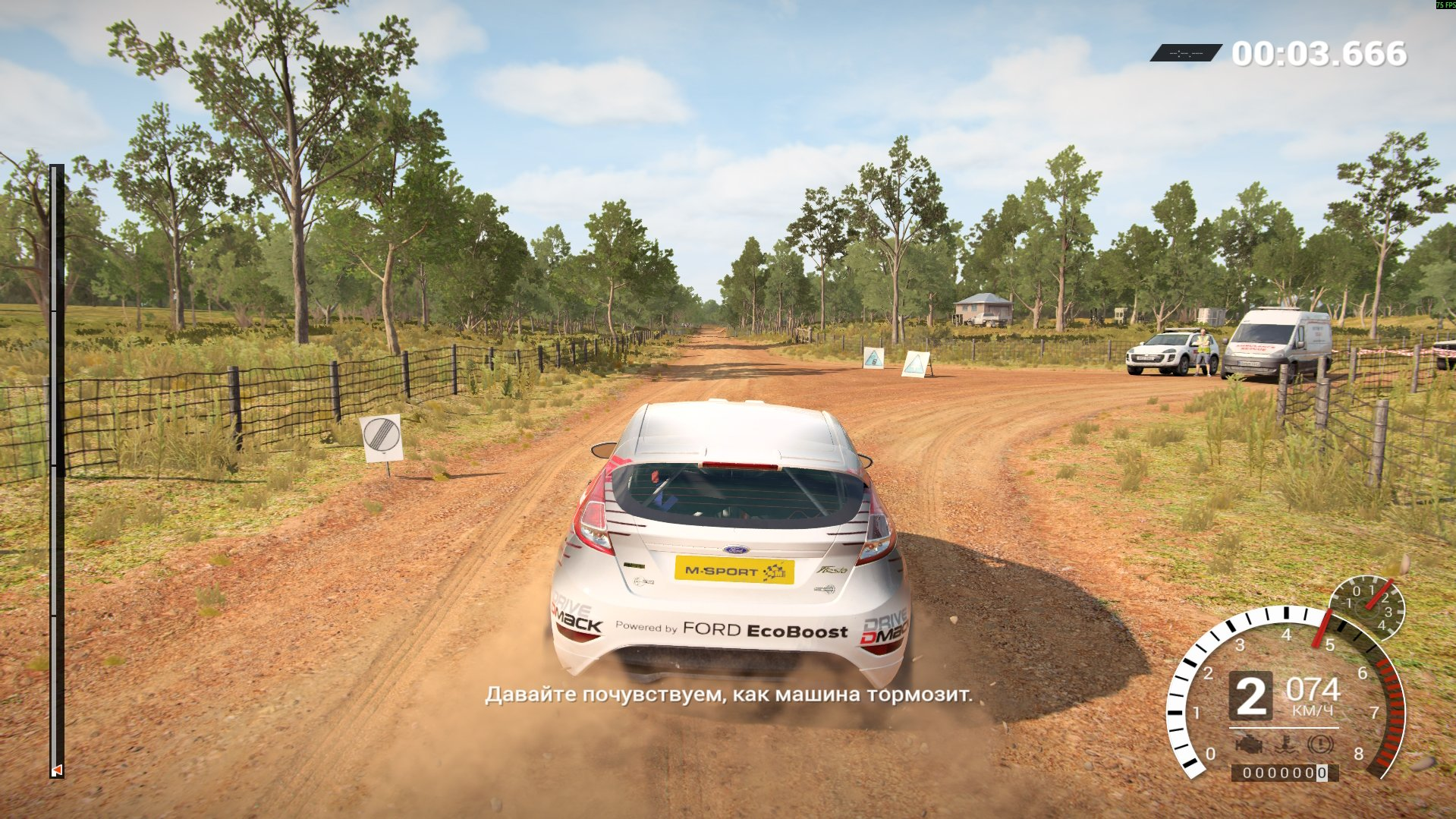The height and width of the screenshot is (819, 1456).
Task: Select the coolant temperature icon in the gauge
Action: (x=1285, y=744)
